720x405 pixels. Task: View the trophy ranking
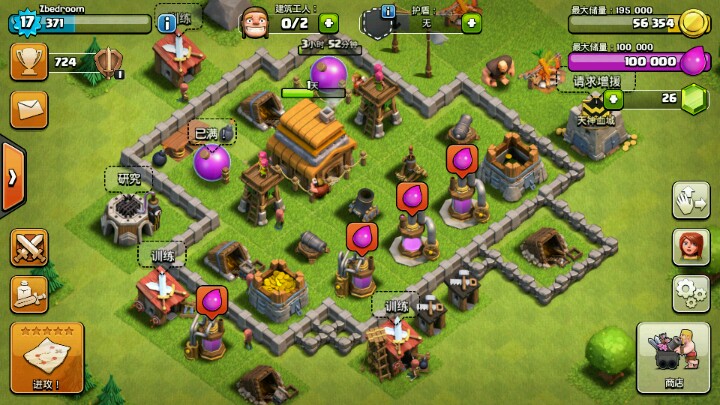point(29,61)
